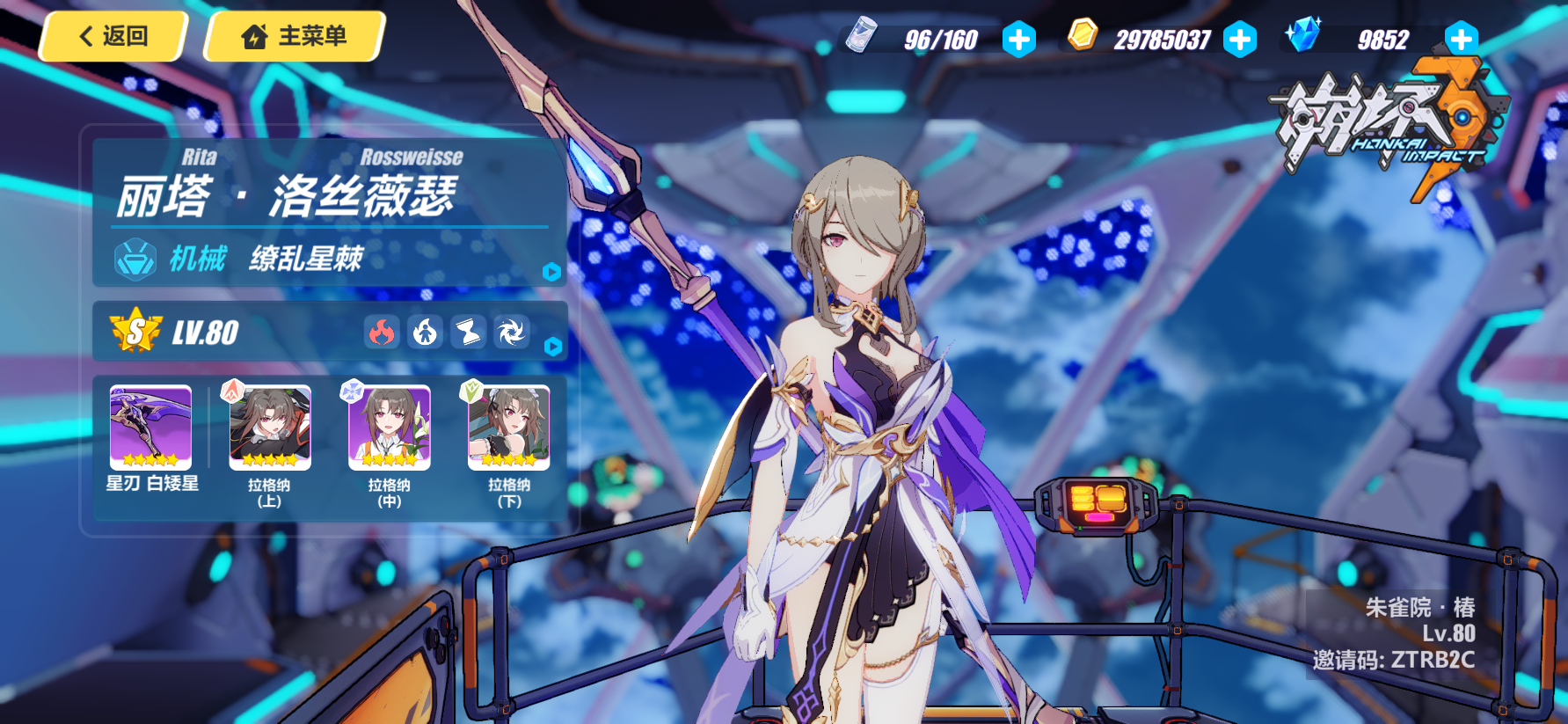
Task: Open the 拉格纳 (下) stigmata slot
Action: point(509,428)
